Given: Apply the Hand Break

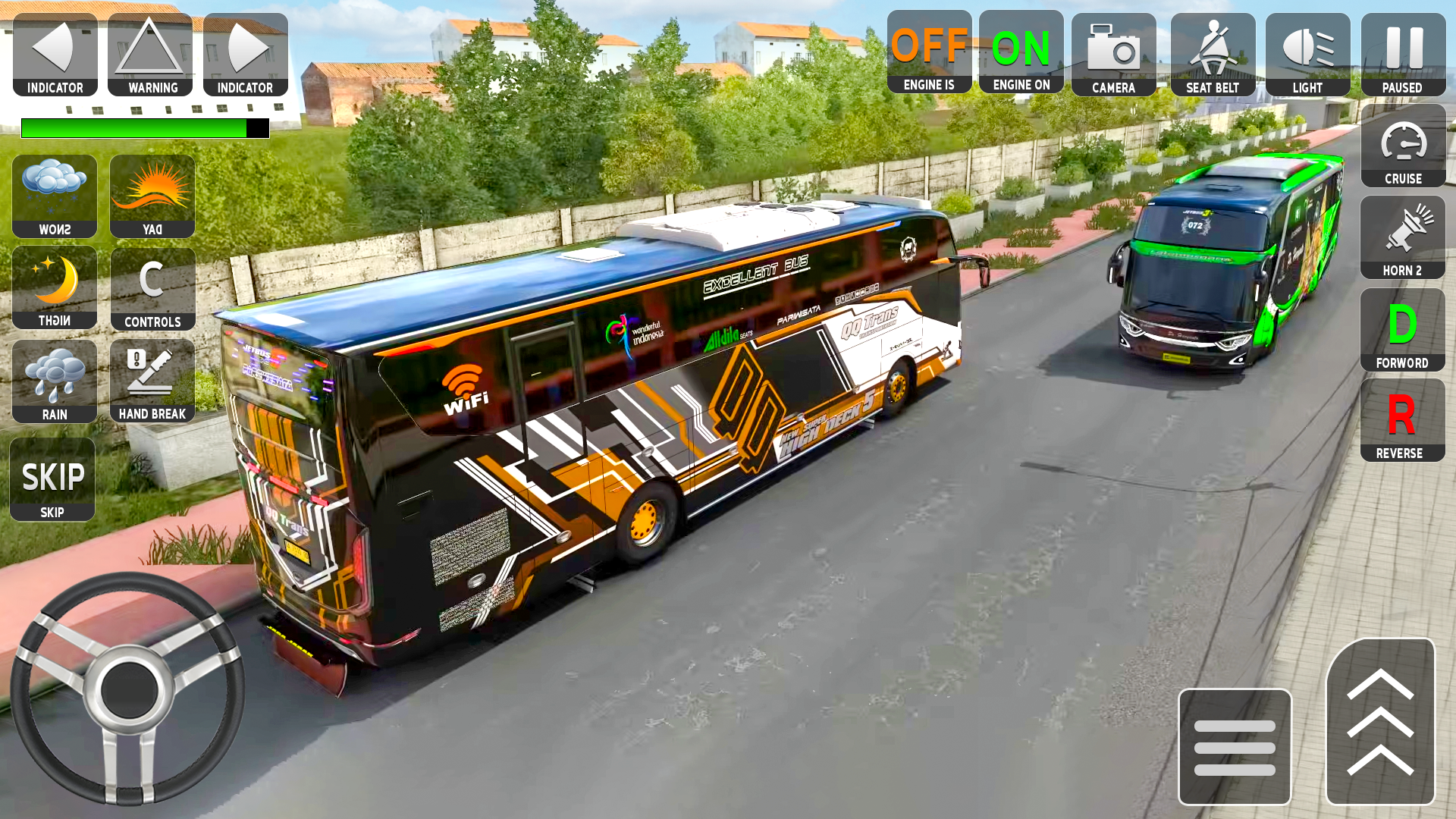Looking at the screenshot, I should click(x=152, y=379).
